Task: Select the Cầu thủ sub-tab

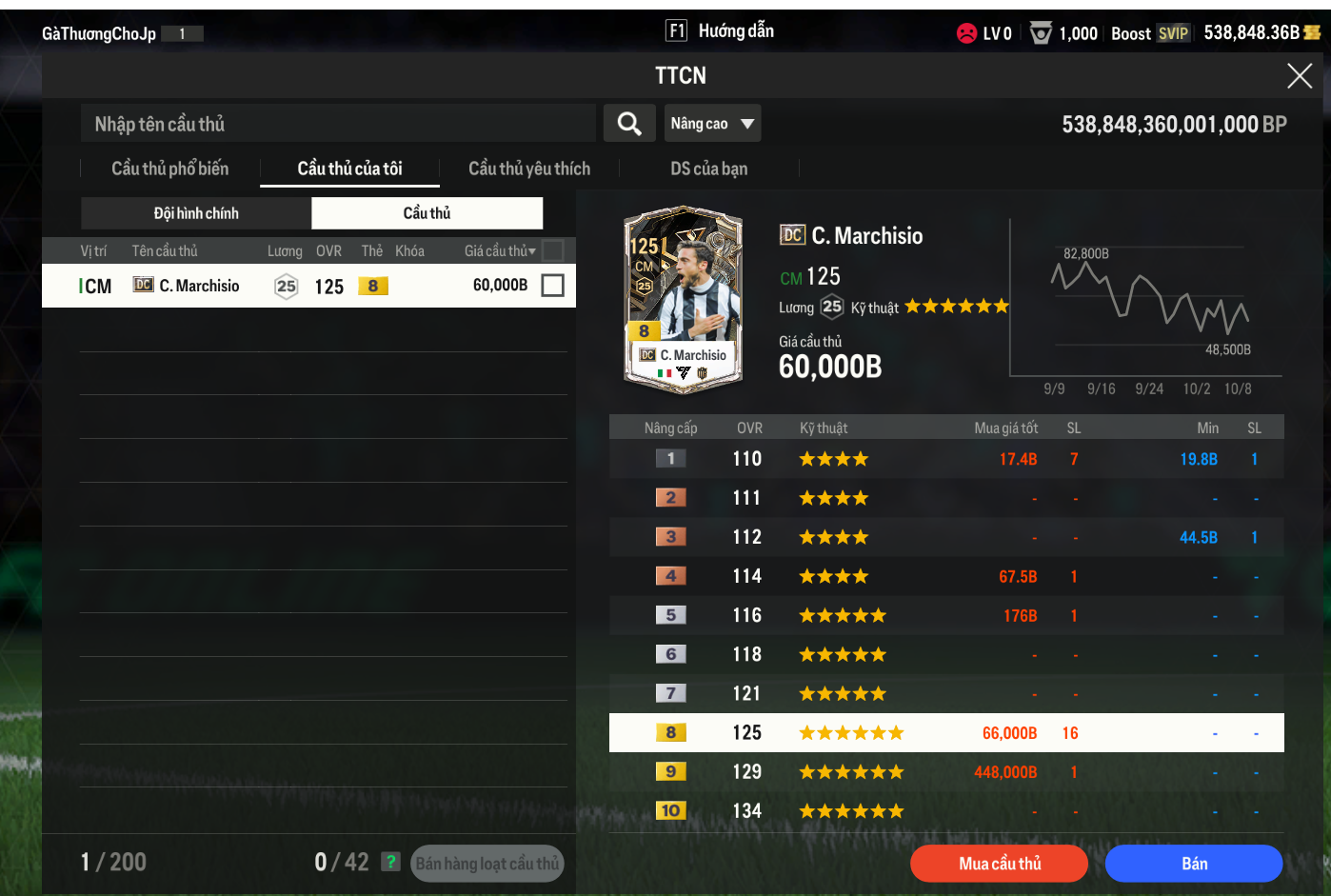Action: [x=427, y=213]
